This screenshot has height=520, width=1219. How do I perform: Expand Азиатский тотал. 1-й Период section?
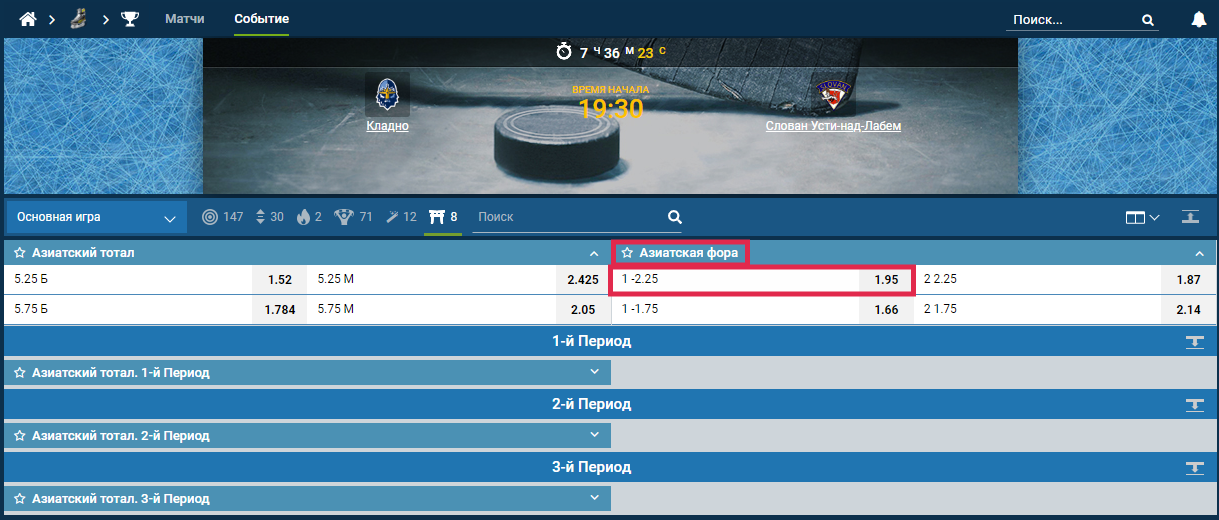(594, 373)
